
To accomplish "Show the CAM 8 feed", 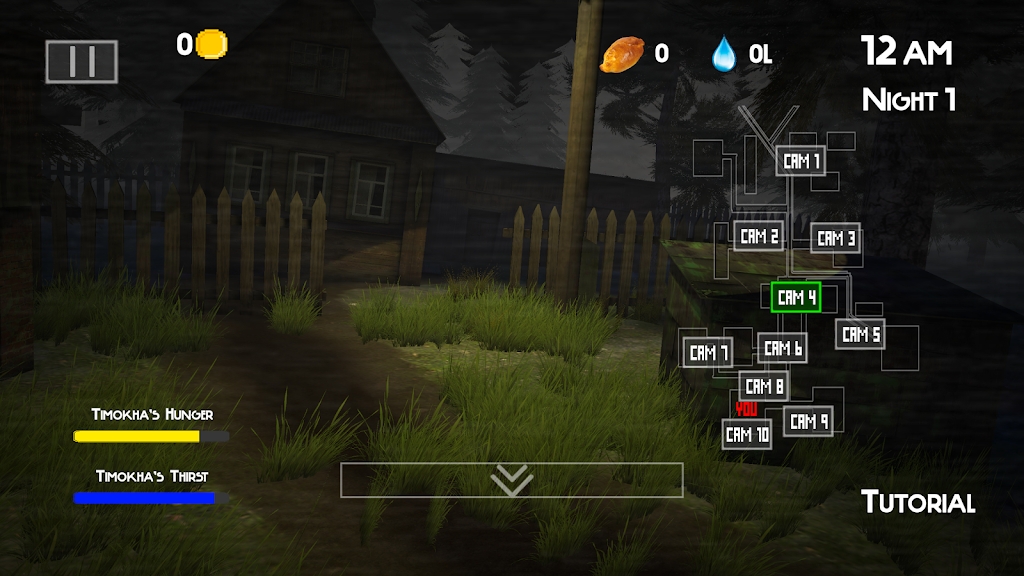I will (764, 386).
